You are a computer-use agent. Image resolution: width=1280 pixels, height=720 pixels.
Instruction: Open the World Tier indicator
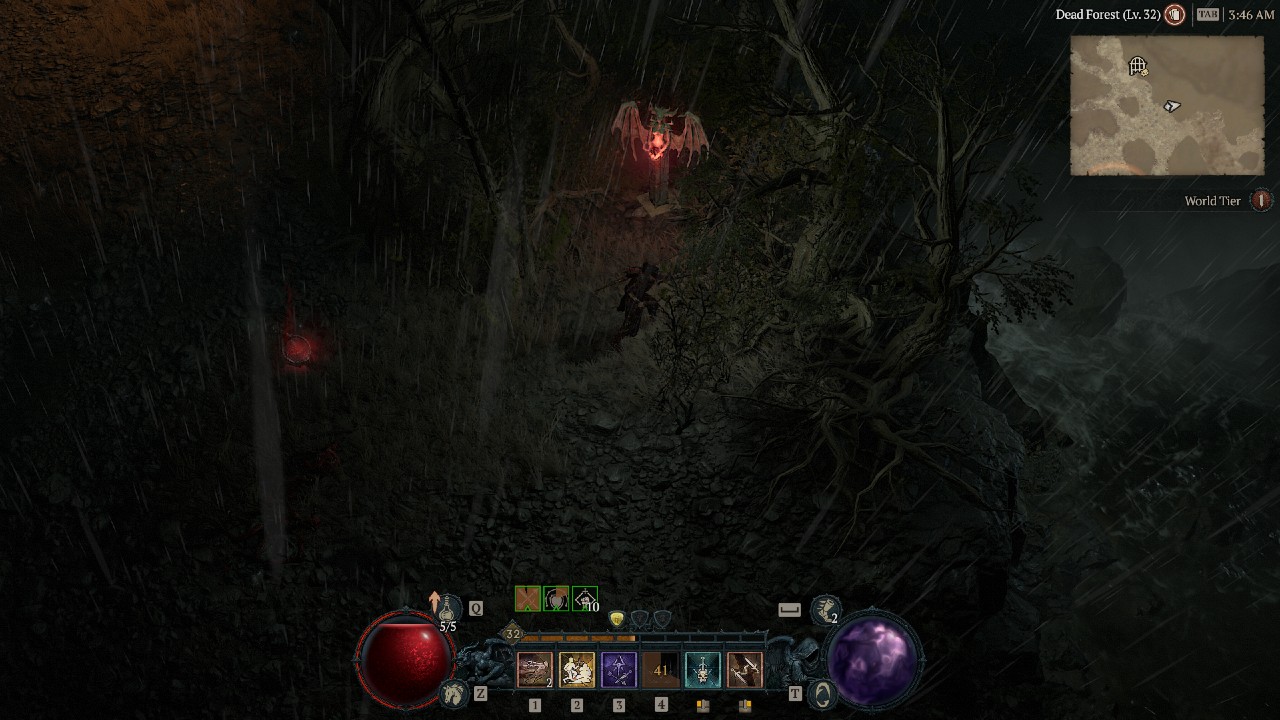pyautogui.click(x=1258, y=201)
